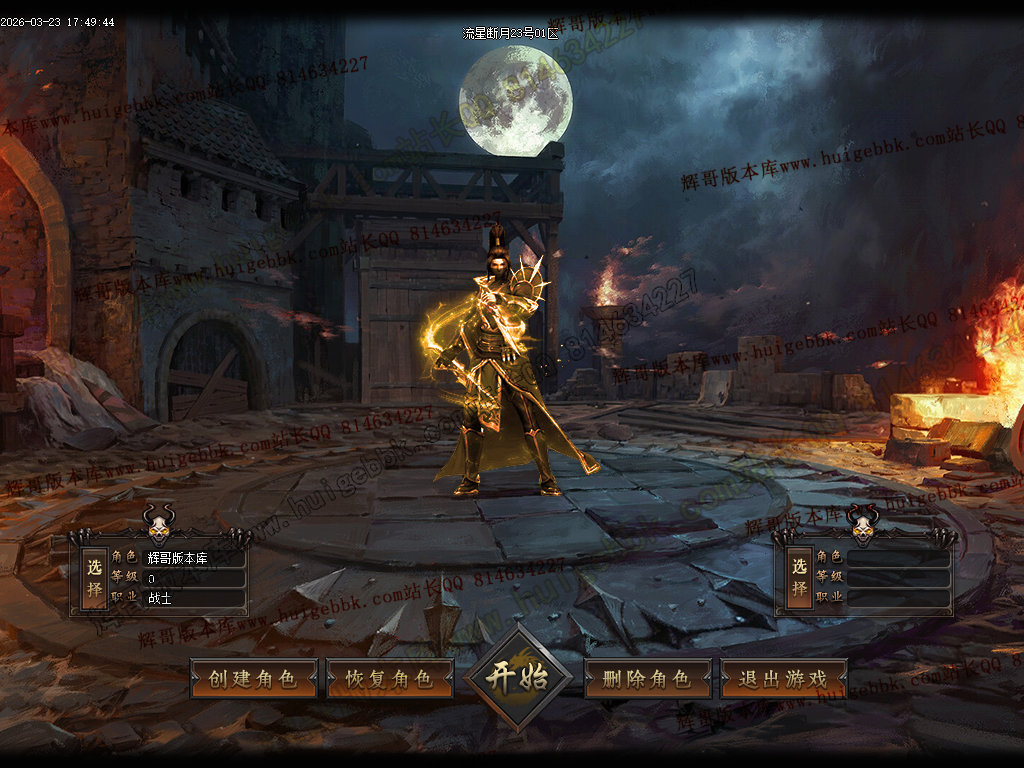Select the 辉哥版本库 warrior character slot
The height and width of the screenshot is (768, 1024).
click(x=95, y=577)
